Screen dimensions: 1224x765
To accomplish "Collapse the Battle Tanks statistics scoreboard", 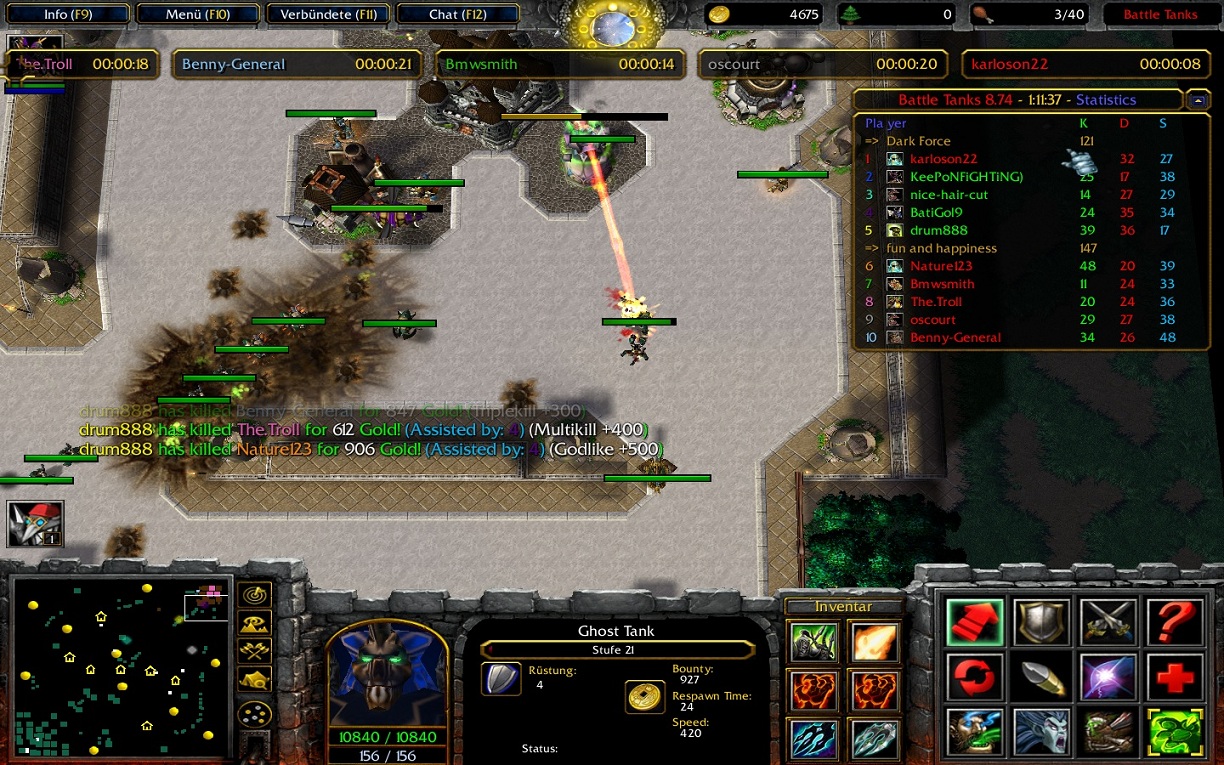I will (1197, 100).
